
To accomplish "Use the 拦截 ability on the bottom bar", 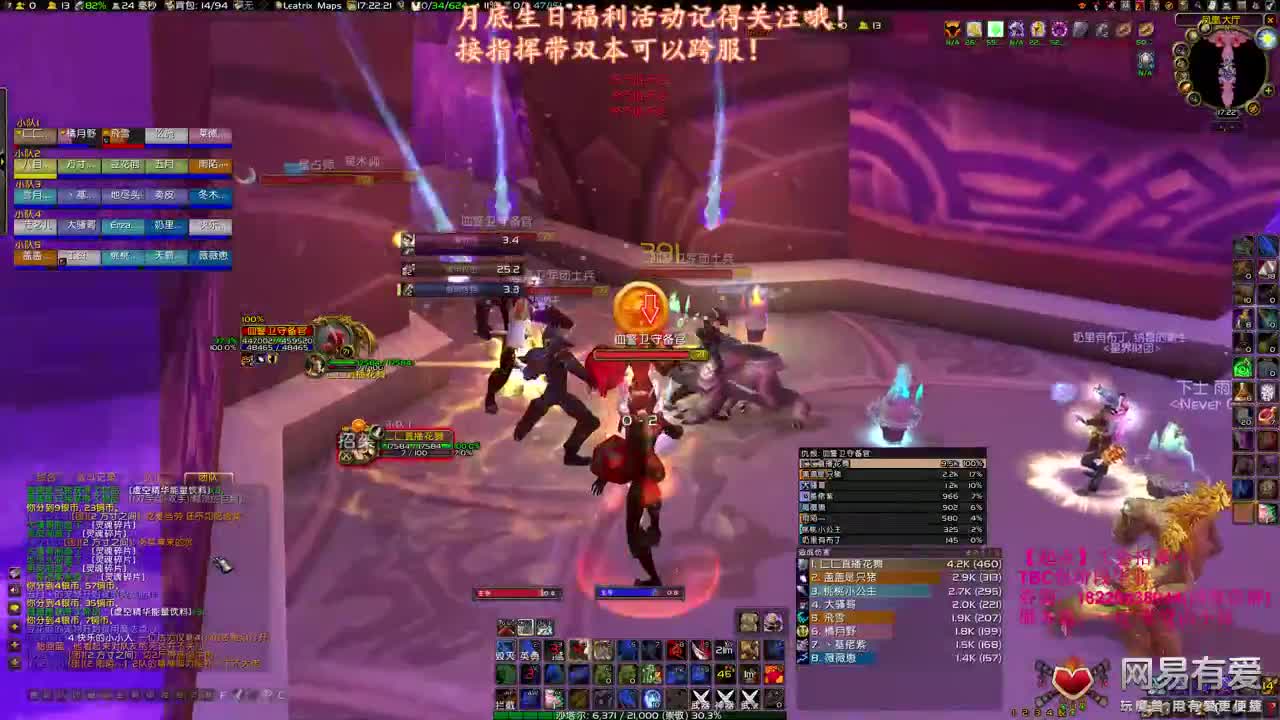I will tap(505, 697).
